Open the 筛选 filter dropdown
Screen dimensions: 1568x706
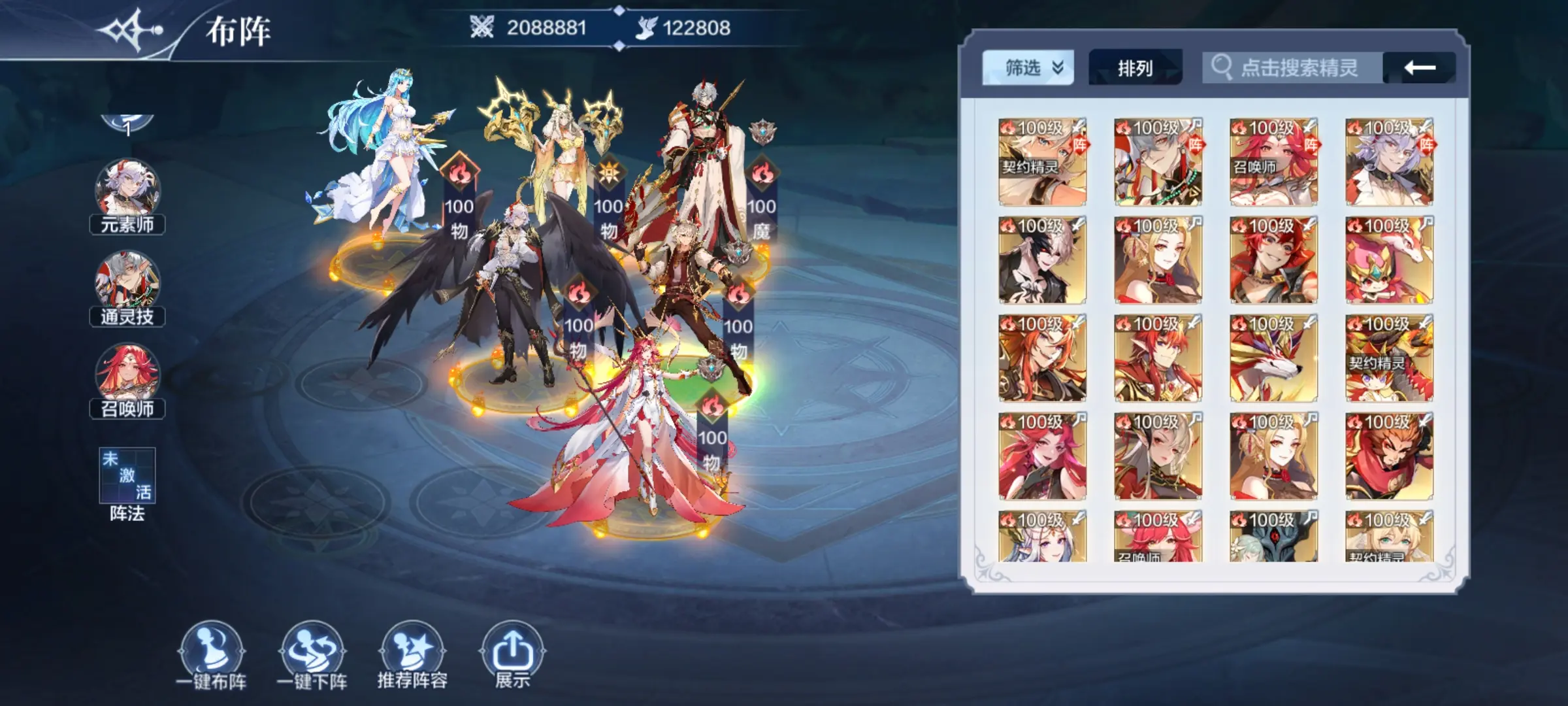[1028, 67]
